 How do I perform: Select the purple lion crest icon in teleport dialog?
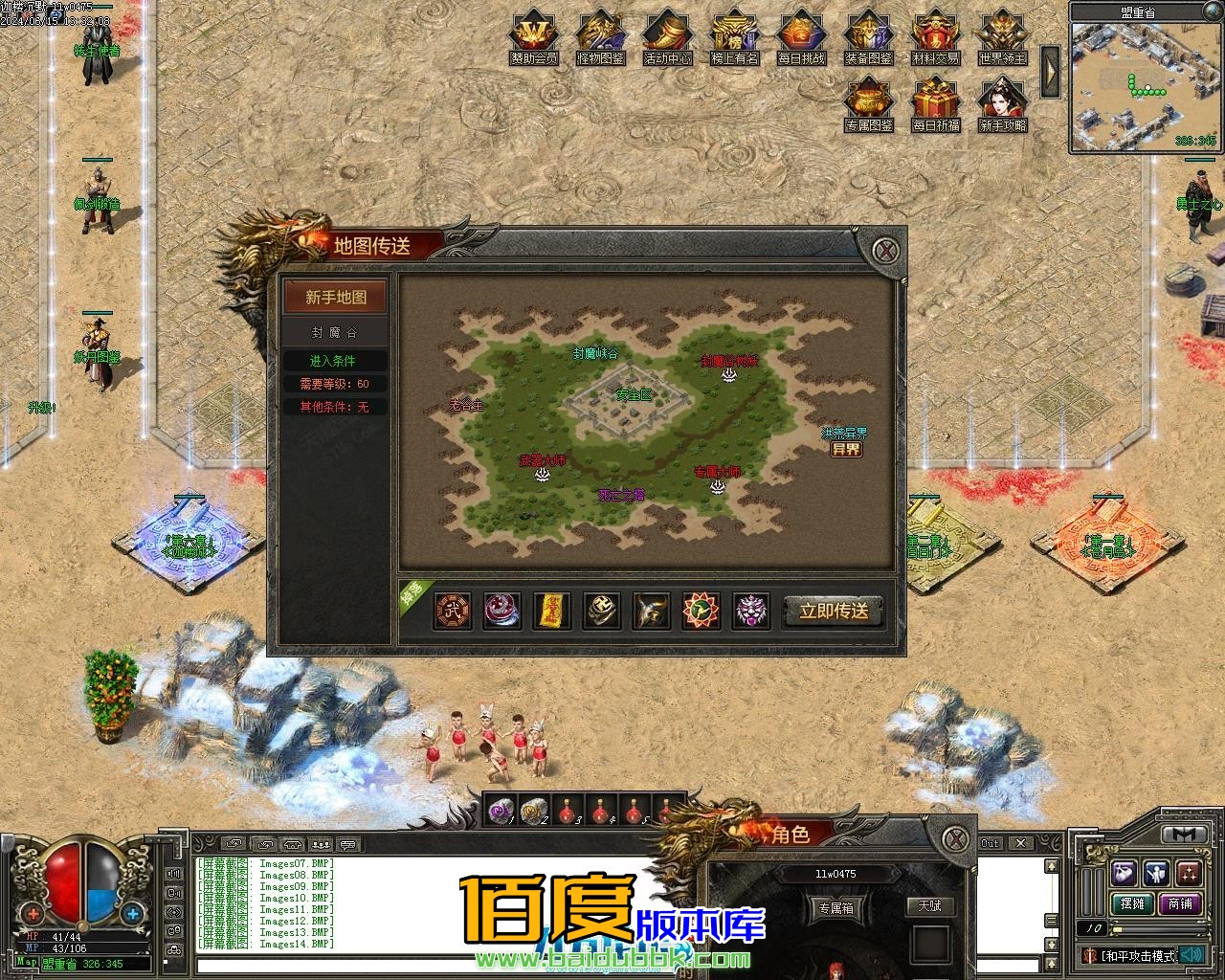point(752,611)
